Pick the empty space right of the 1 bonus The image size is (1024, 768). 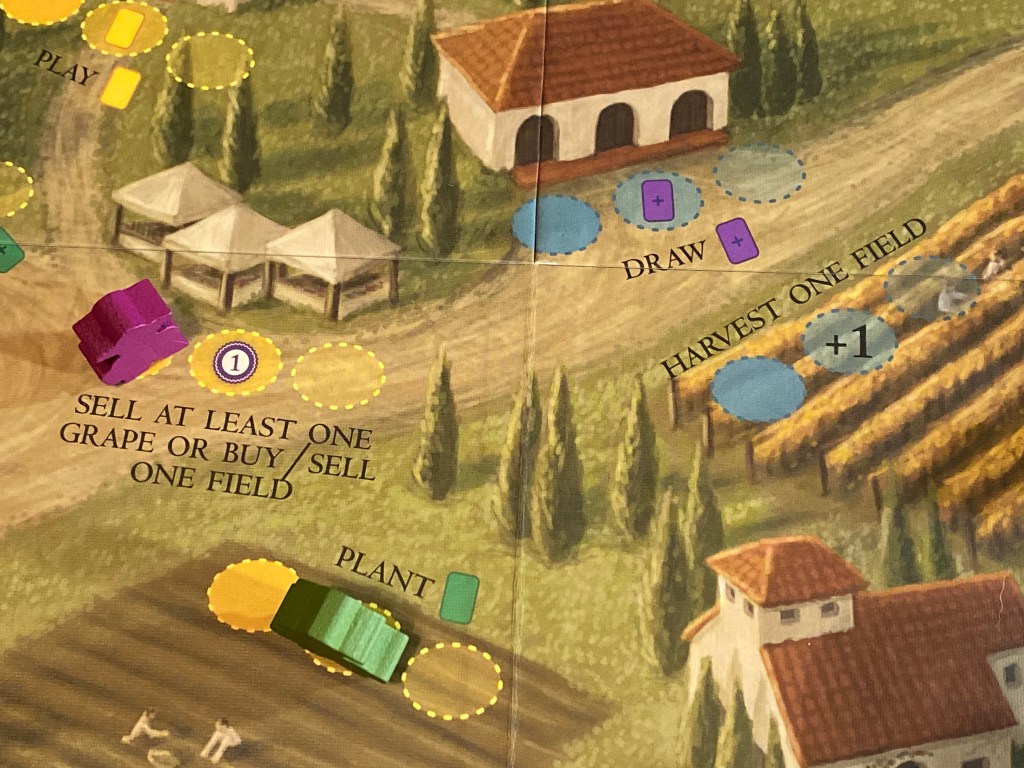338,376
